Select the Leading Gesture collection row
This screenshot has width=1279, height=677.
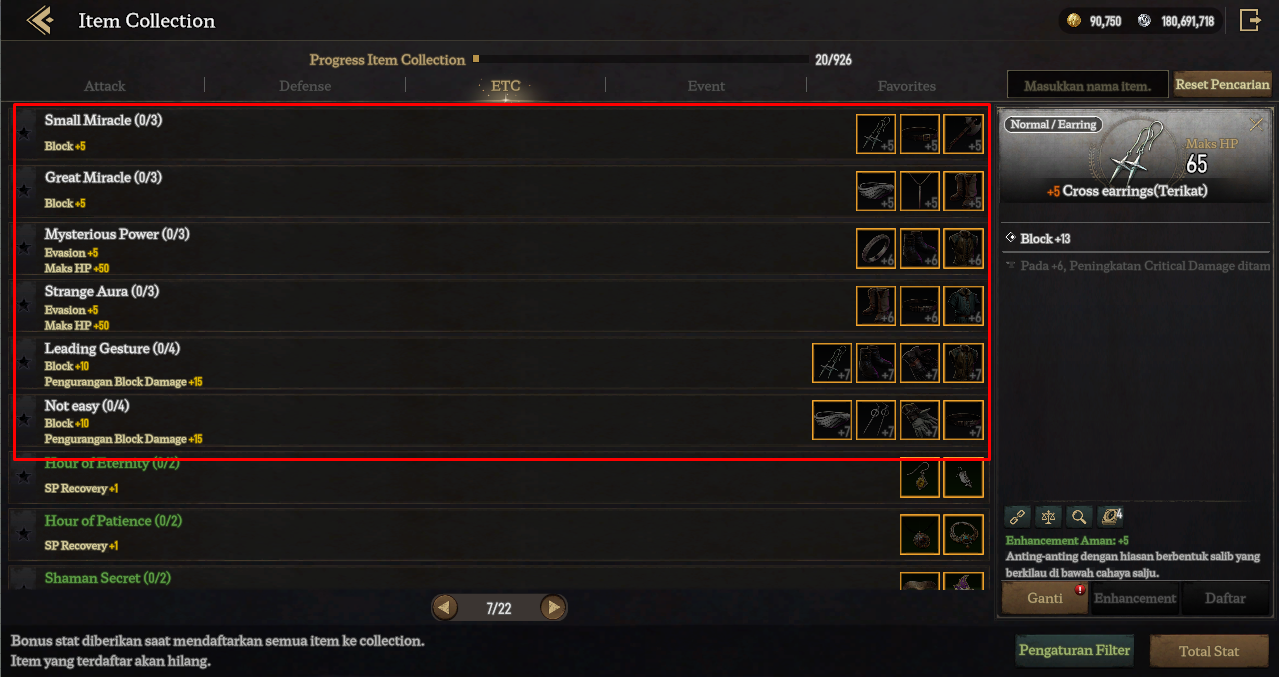click(400, 362)
